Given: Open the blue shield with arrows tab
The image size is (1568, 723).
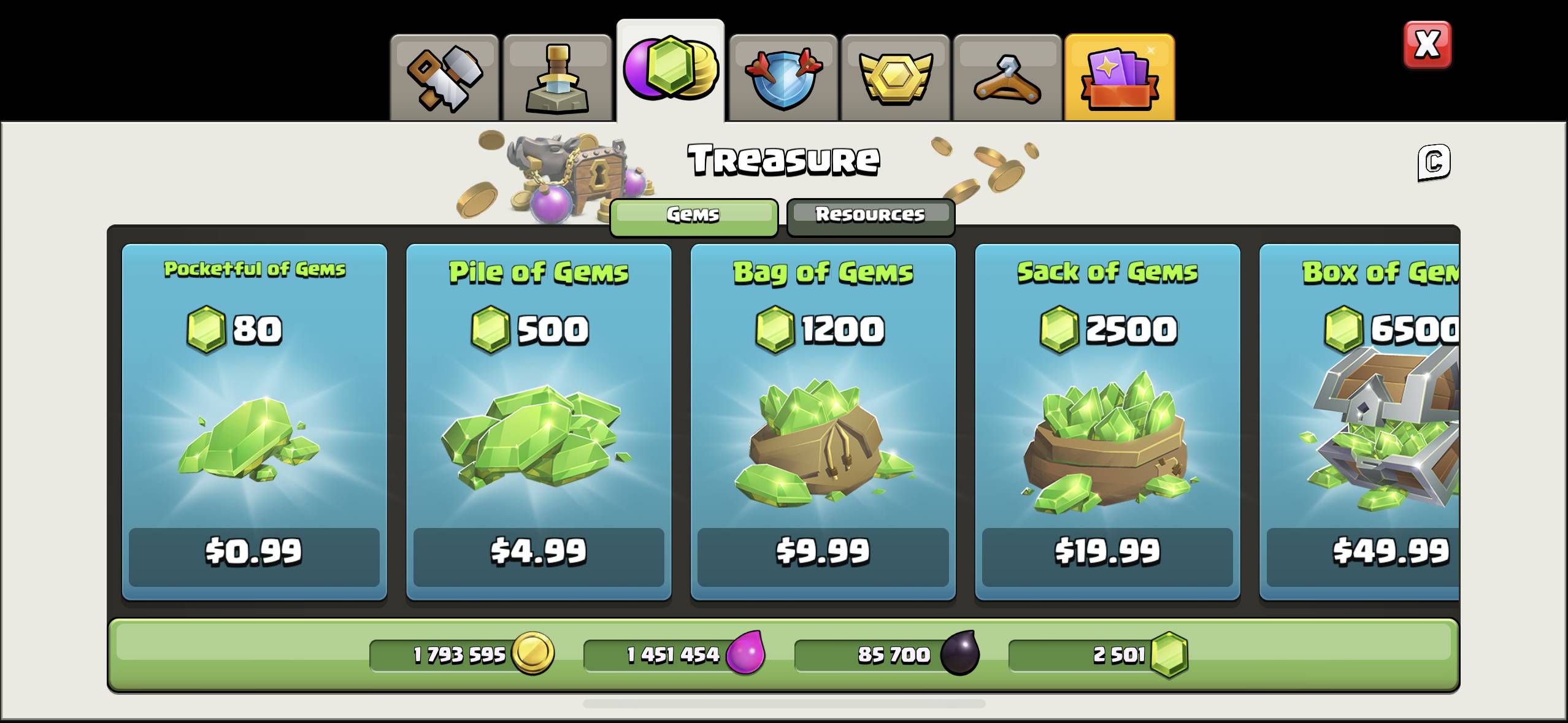Looking at the screenshot, I should coord(783,78).
